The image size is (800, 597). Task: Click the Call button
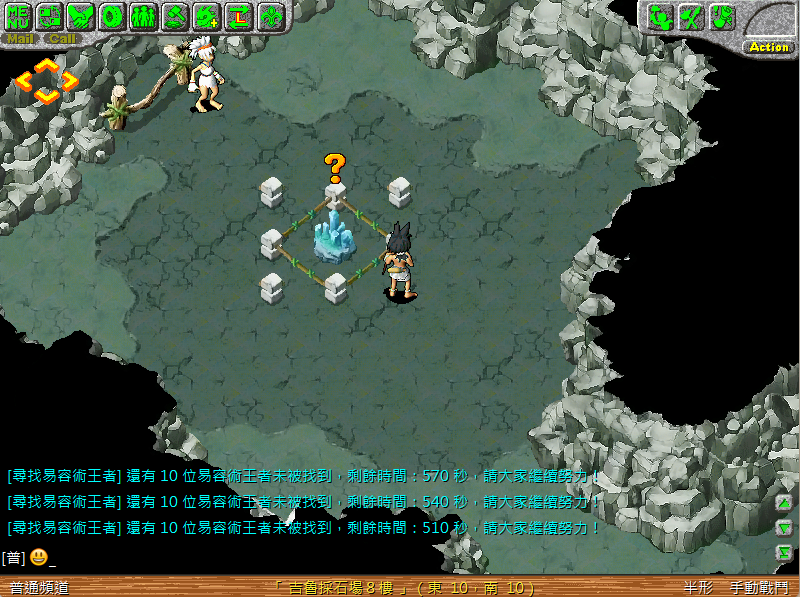(x=61, y=39)
